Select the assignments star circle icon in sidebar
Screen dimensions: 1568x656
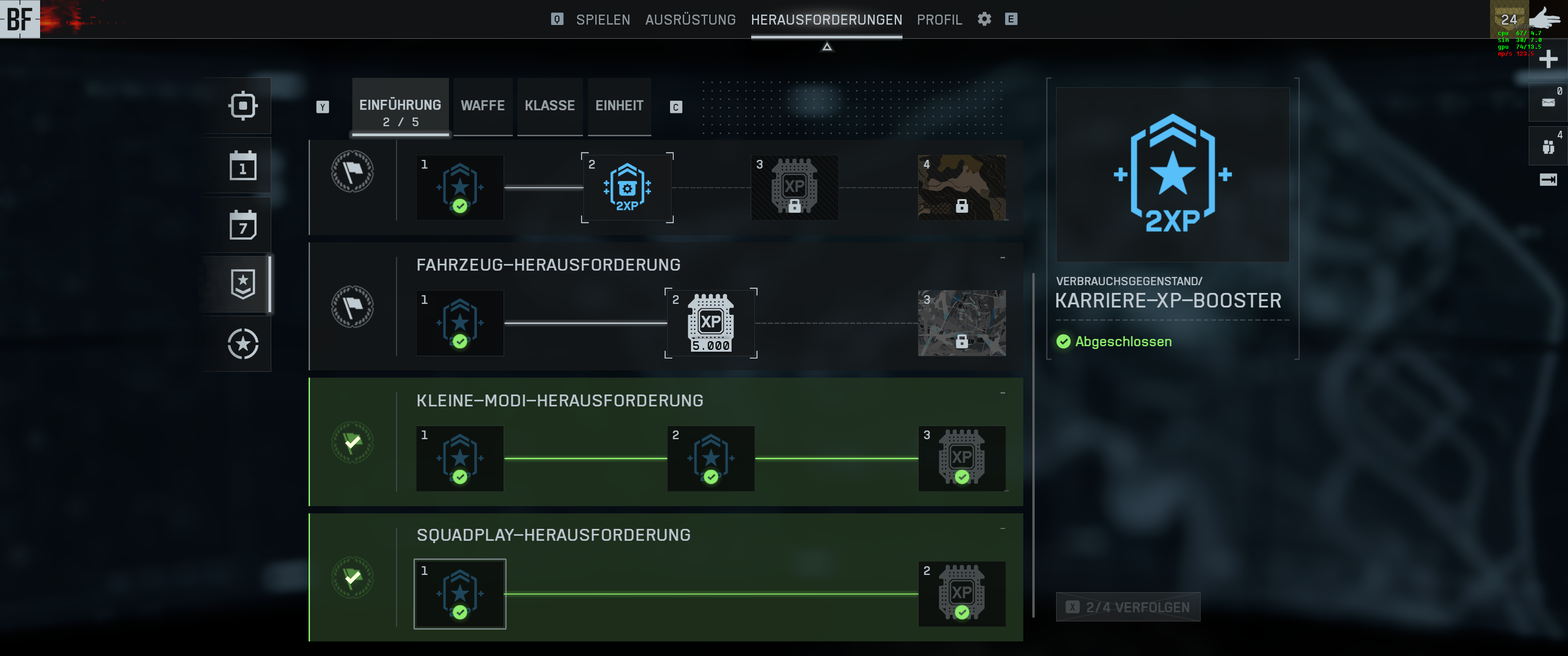[x=243, y=344]
